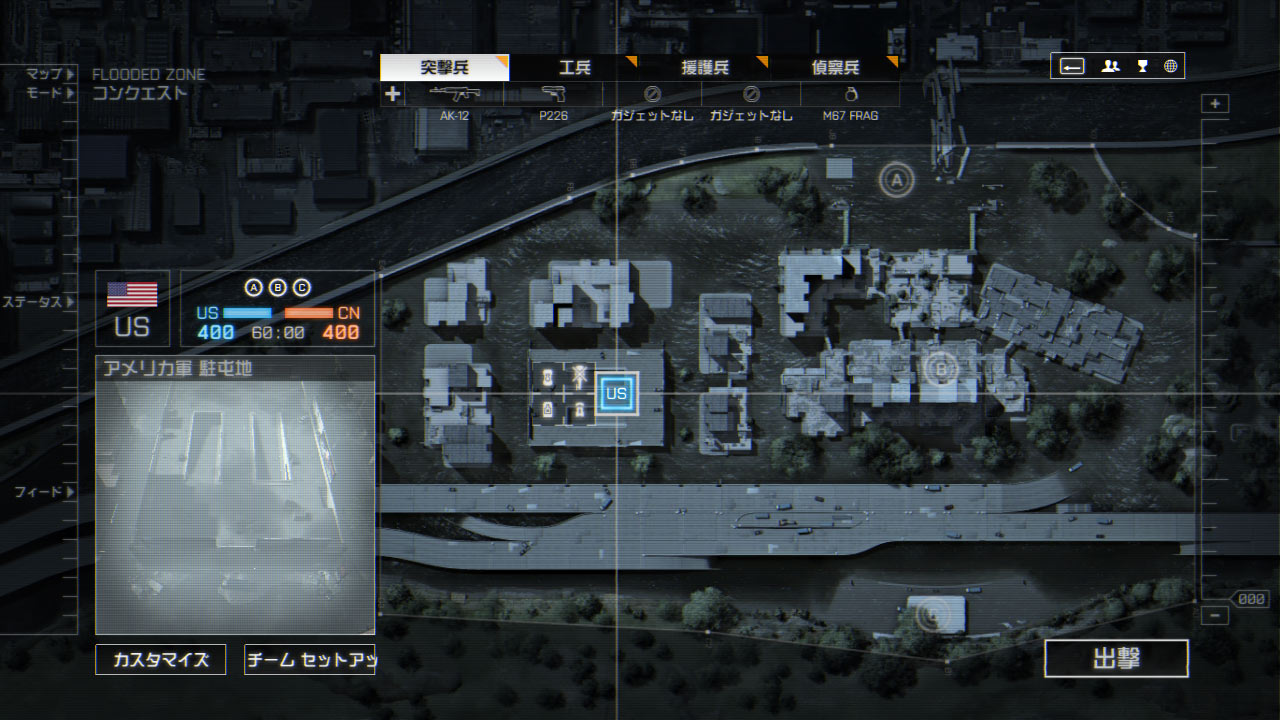Deploy with the 出撃 button
The width and height of the screenshot is (1280, 720).
[1116, 659]
